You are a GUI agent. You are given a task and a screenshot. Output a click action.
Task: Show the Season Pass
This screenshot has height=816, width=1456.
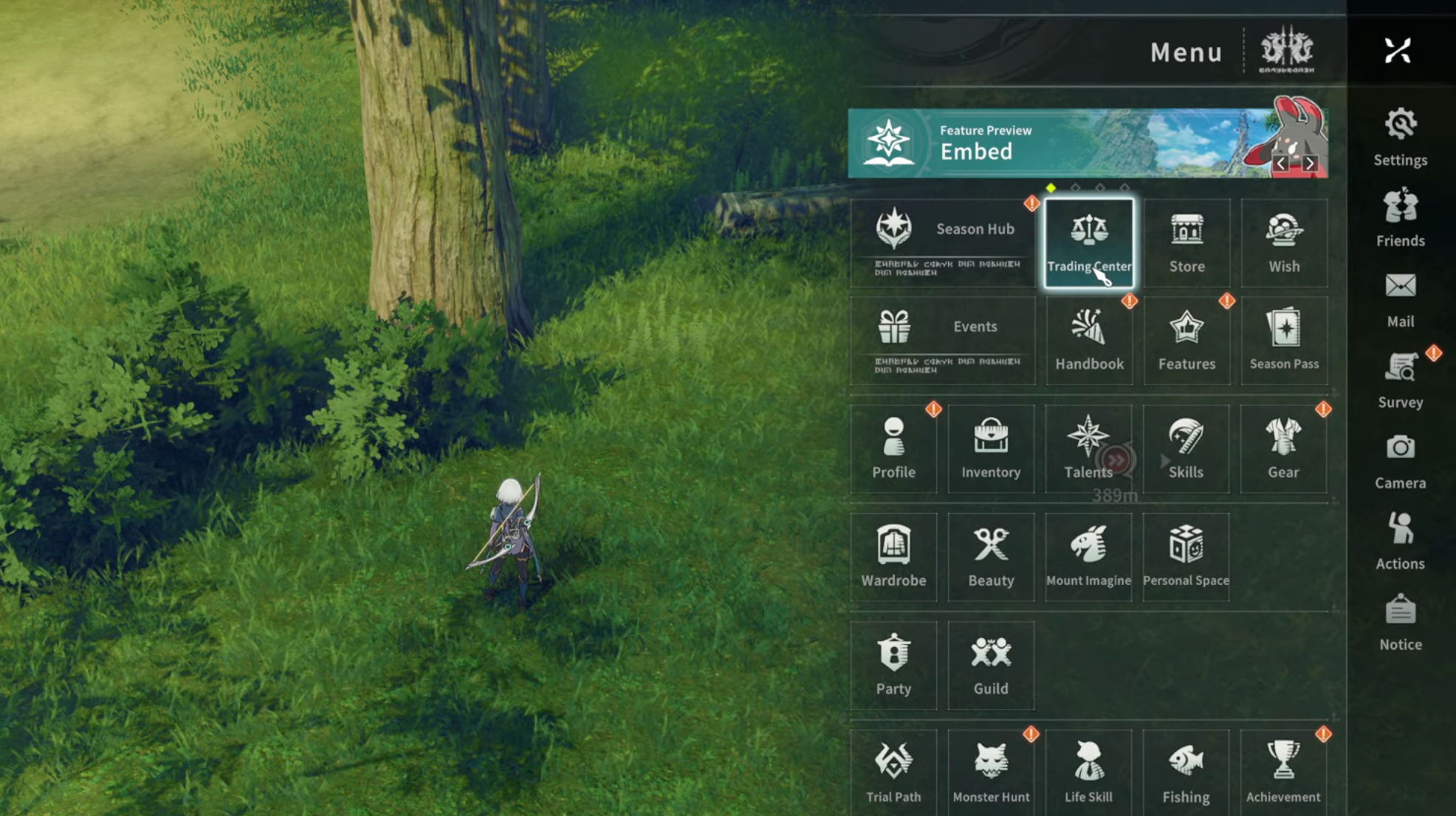1284,340
